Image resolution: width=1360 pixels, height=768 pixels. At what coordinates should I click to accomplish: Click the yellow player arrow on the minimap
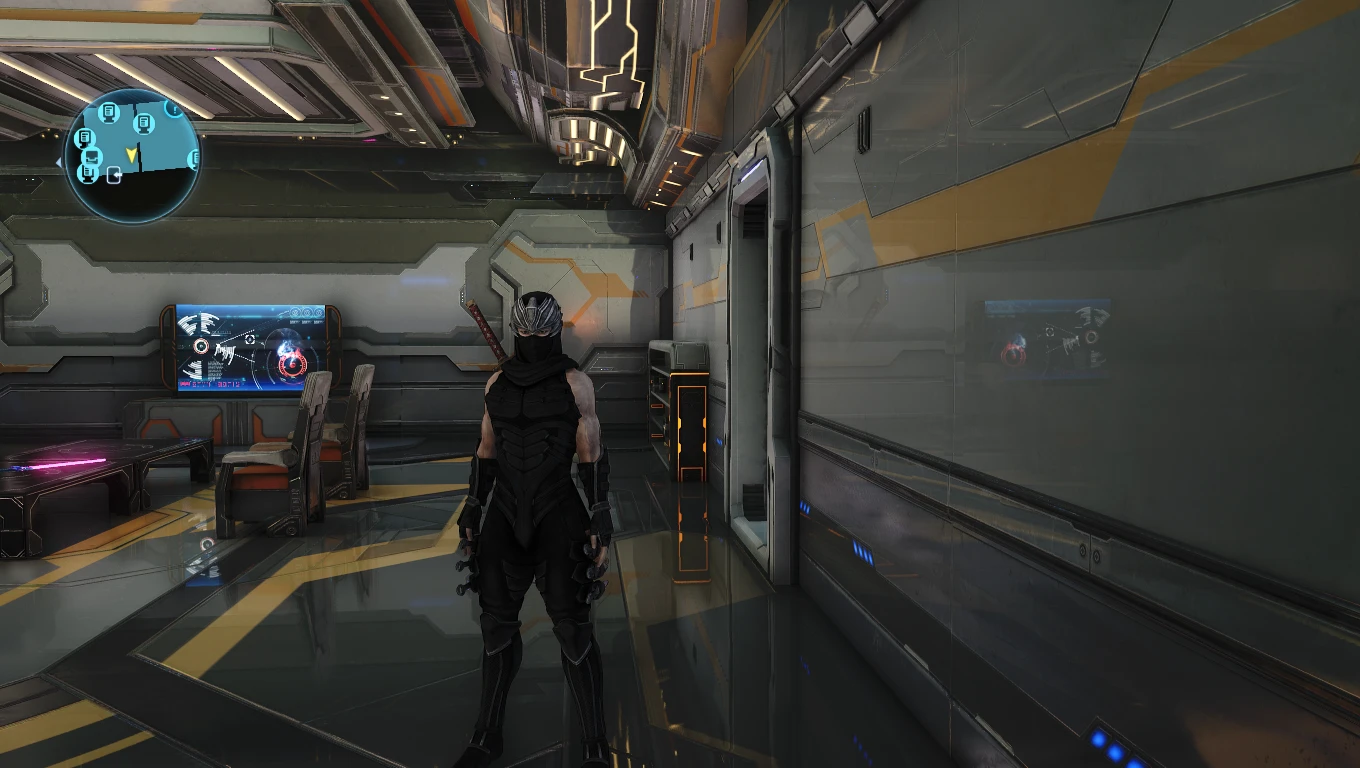[131, 153]
